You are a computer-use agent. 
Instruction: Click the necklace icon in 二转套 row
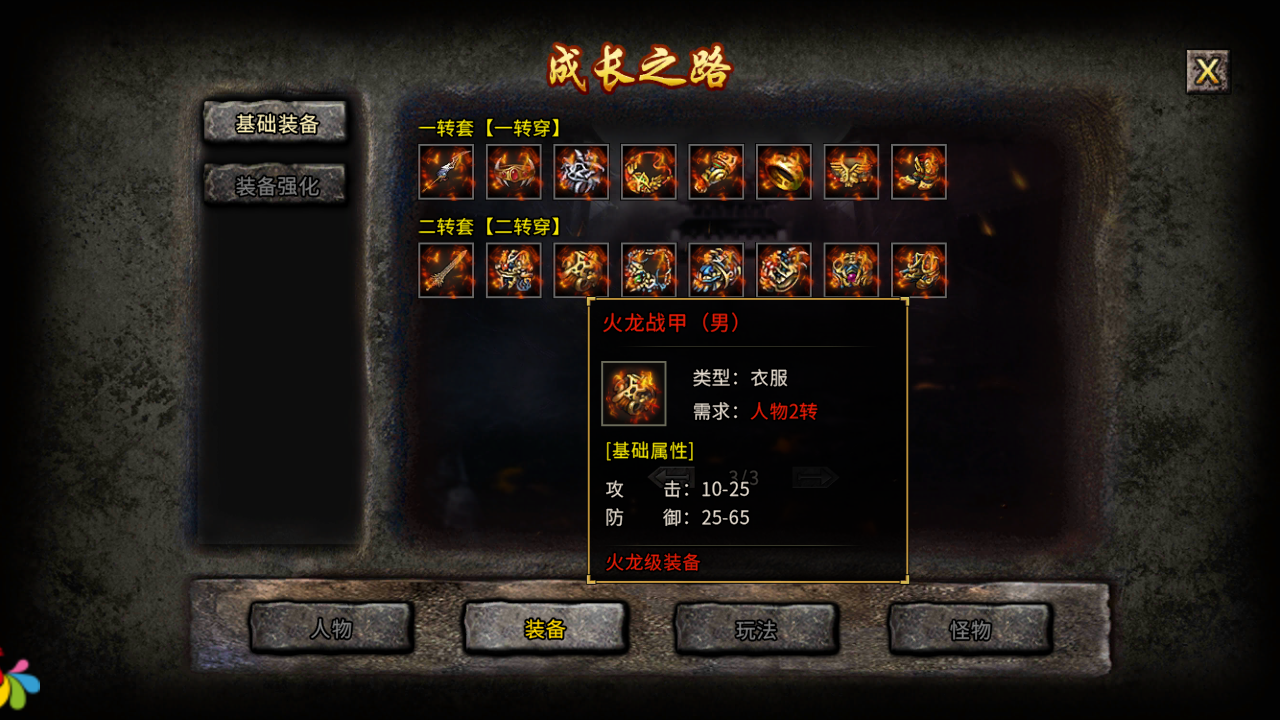(649, 271)
